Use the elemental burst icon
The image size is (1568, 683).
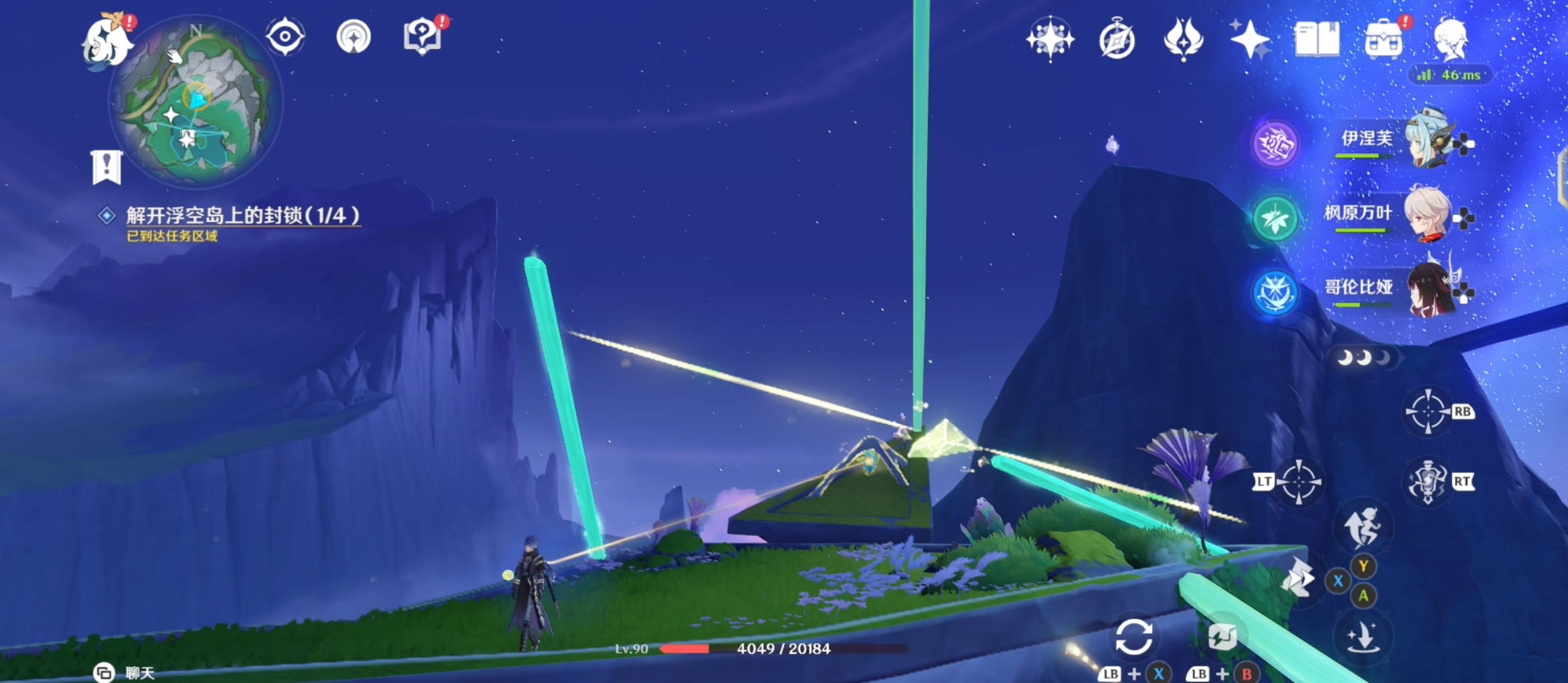(x=1426, y=482)
